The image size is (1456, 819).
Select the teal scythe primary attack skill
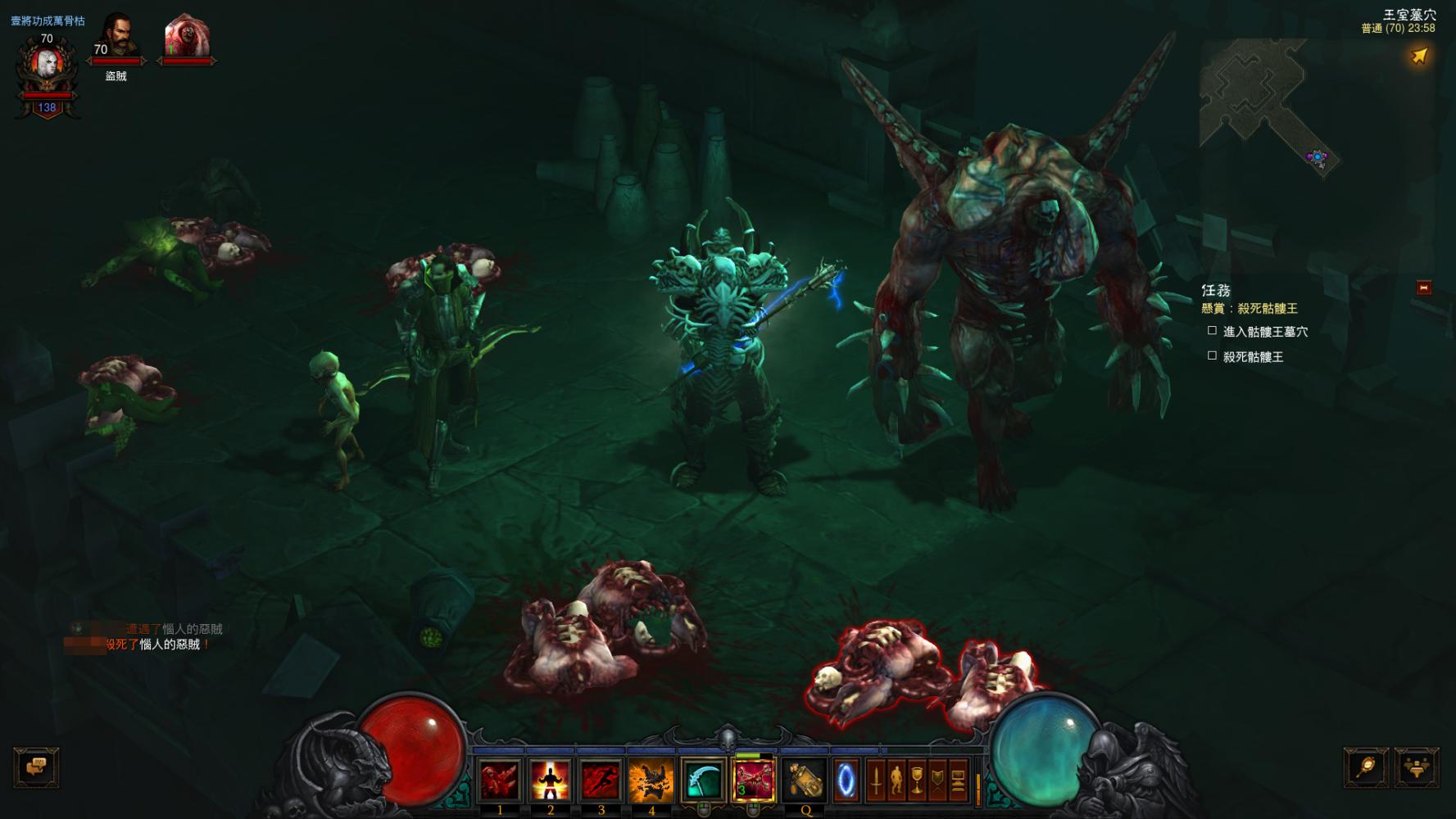coord(703,779)
